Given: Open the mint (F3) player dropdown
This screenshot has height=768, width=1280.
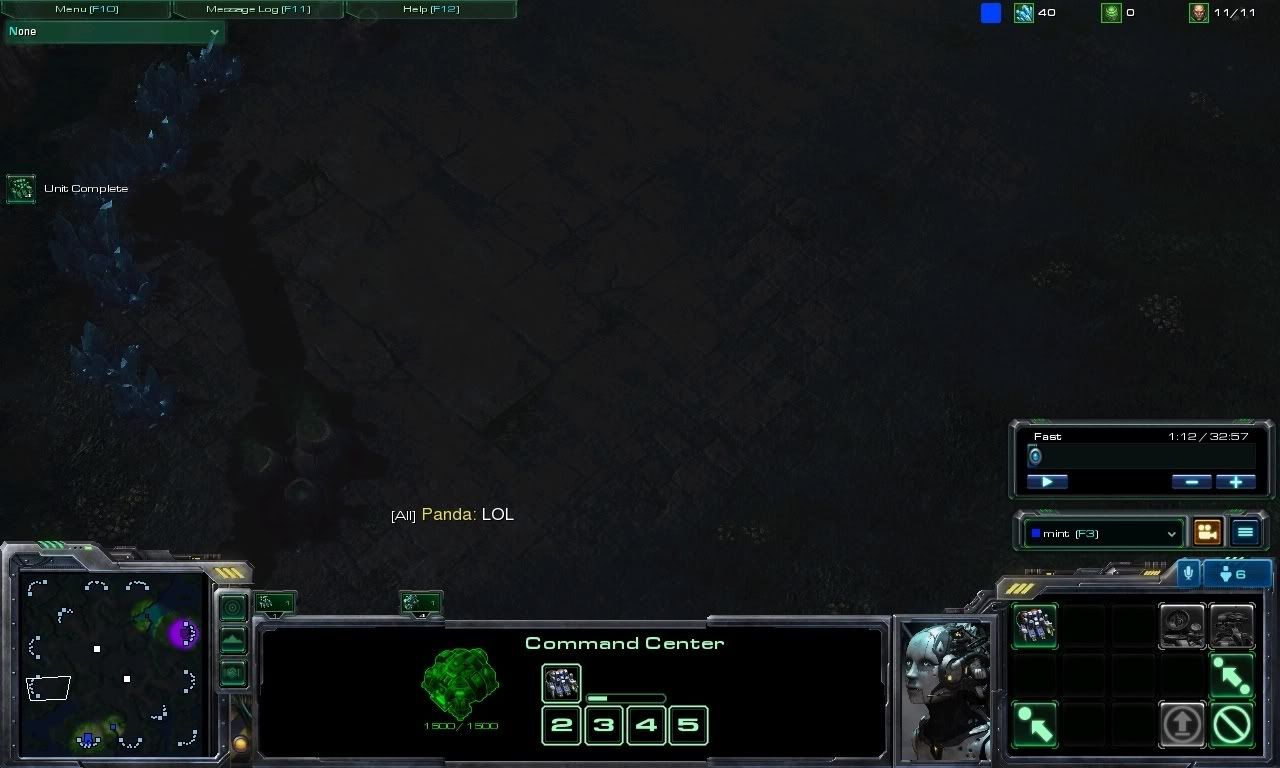Looking at the screenshot, I should pyautogui.click(x=1103, y=533).
